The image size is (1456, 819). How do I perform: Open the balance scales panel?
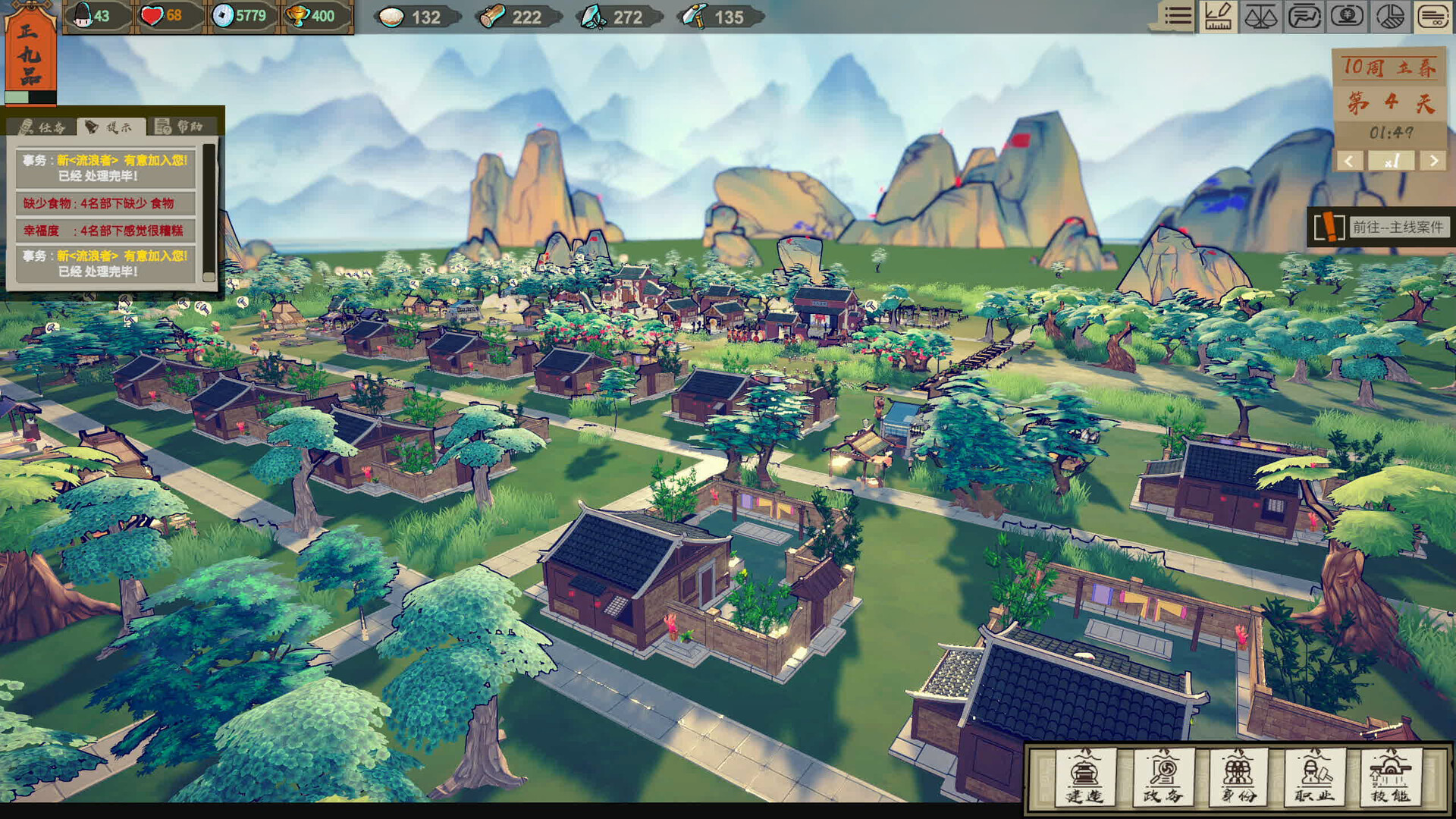[x=1260, y=16]
